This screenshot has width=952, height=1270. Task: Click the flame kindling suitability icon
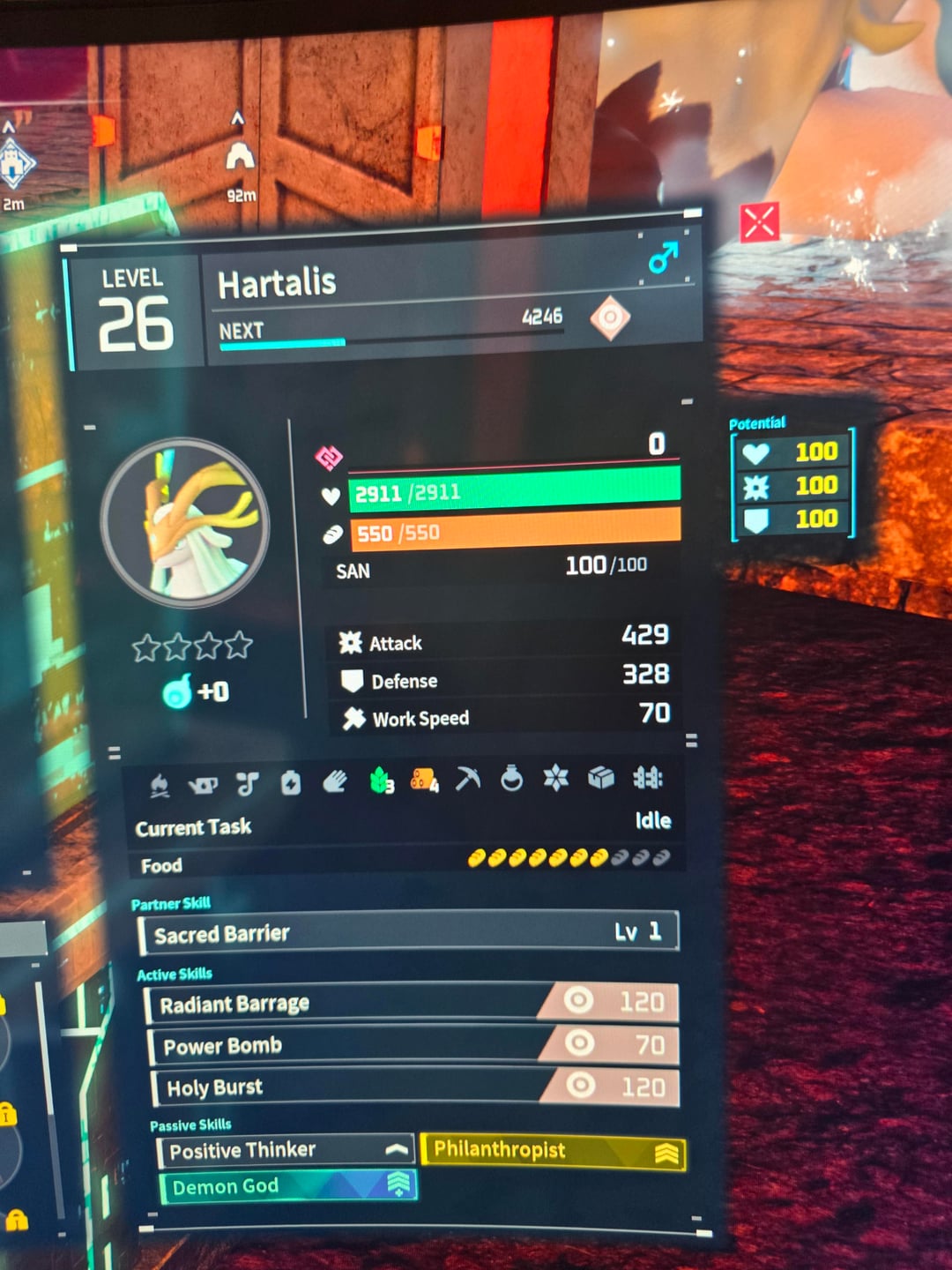[160, 784]
